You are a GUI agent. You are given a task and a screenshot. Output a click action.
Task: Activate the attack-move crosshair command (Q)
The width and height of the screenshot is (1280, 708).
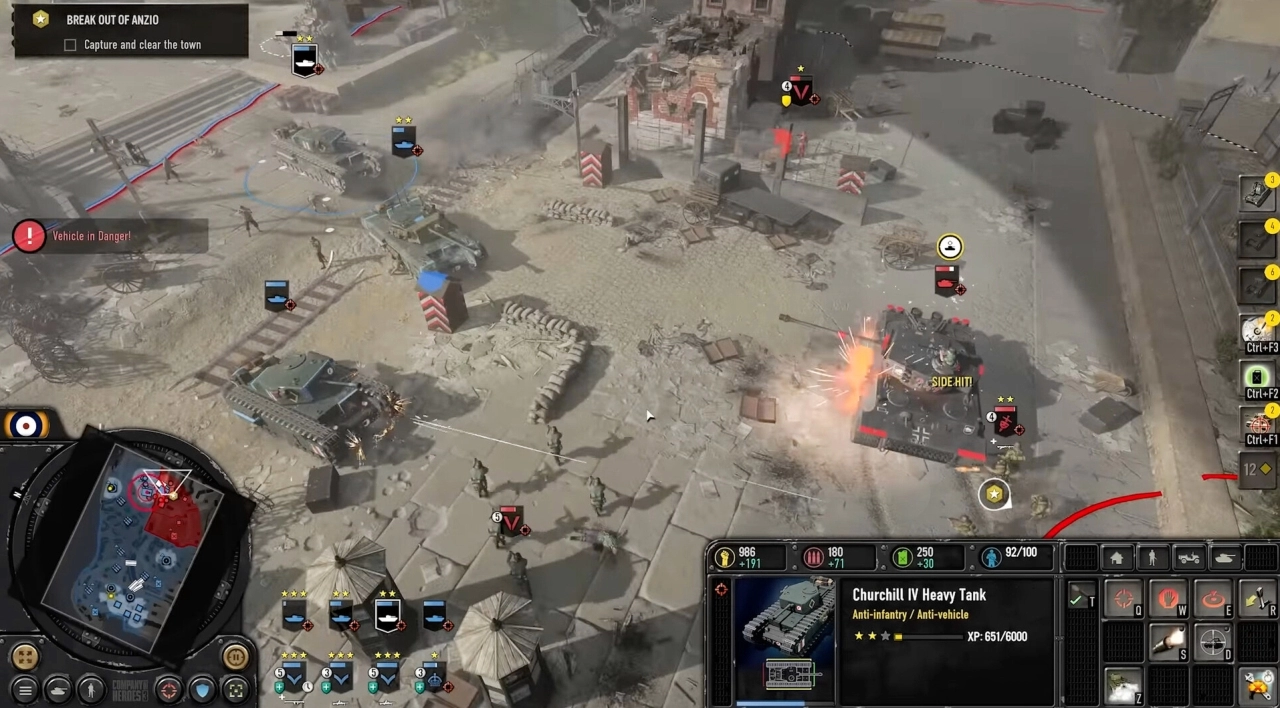(x=1124, y=599)
